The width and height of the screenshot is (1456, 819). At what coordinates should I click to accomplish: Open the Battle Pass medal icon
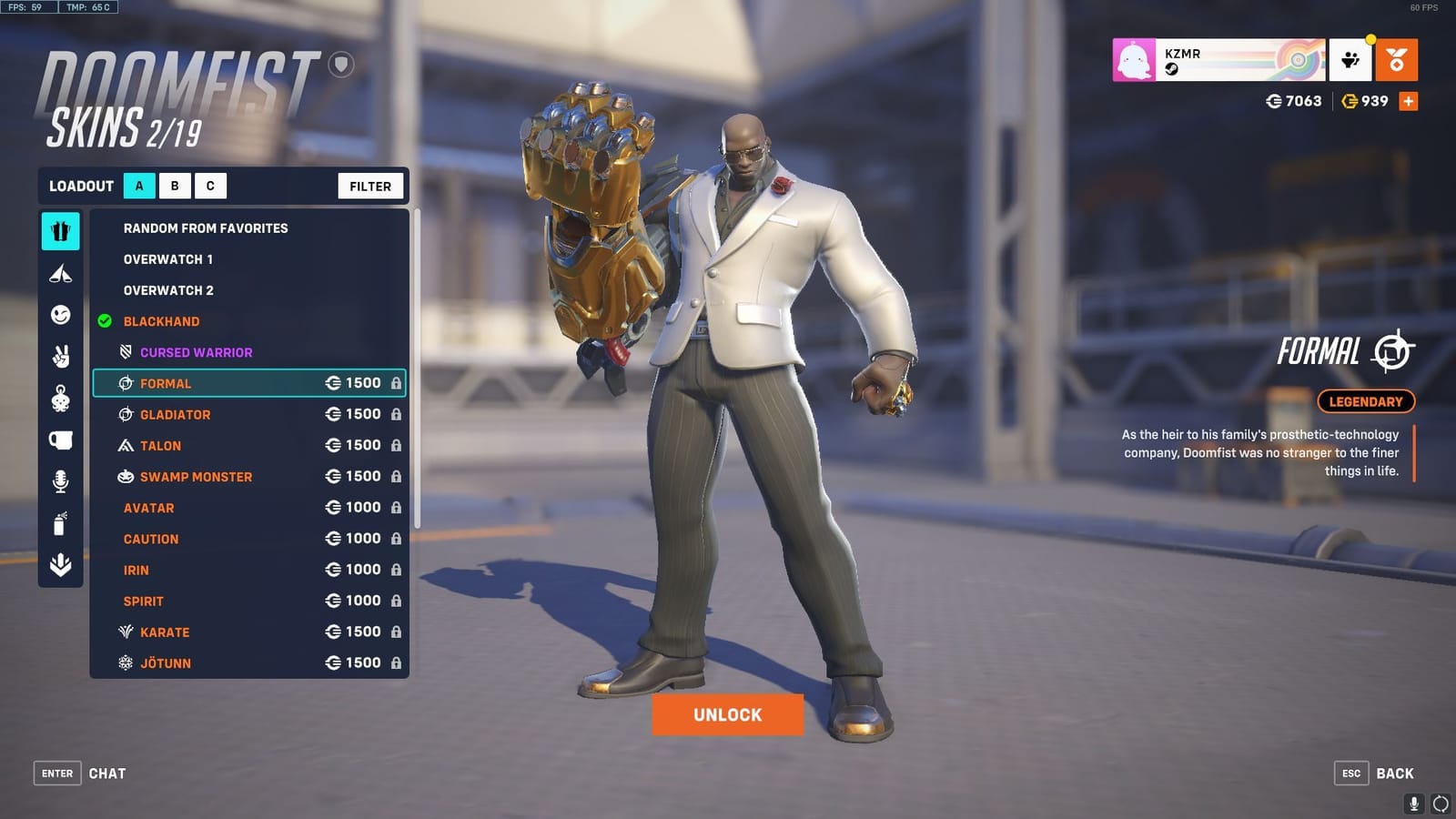coord(1395,58)
